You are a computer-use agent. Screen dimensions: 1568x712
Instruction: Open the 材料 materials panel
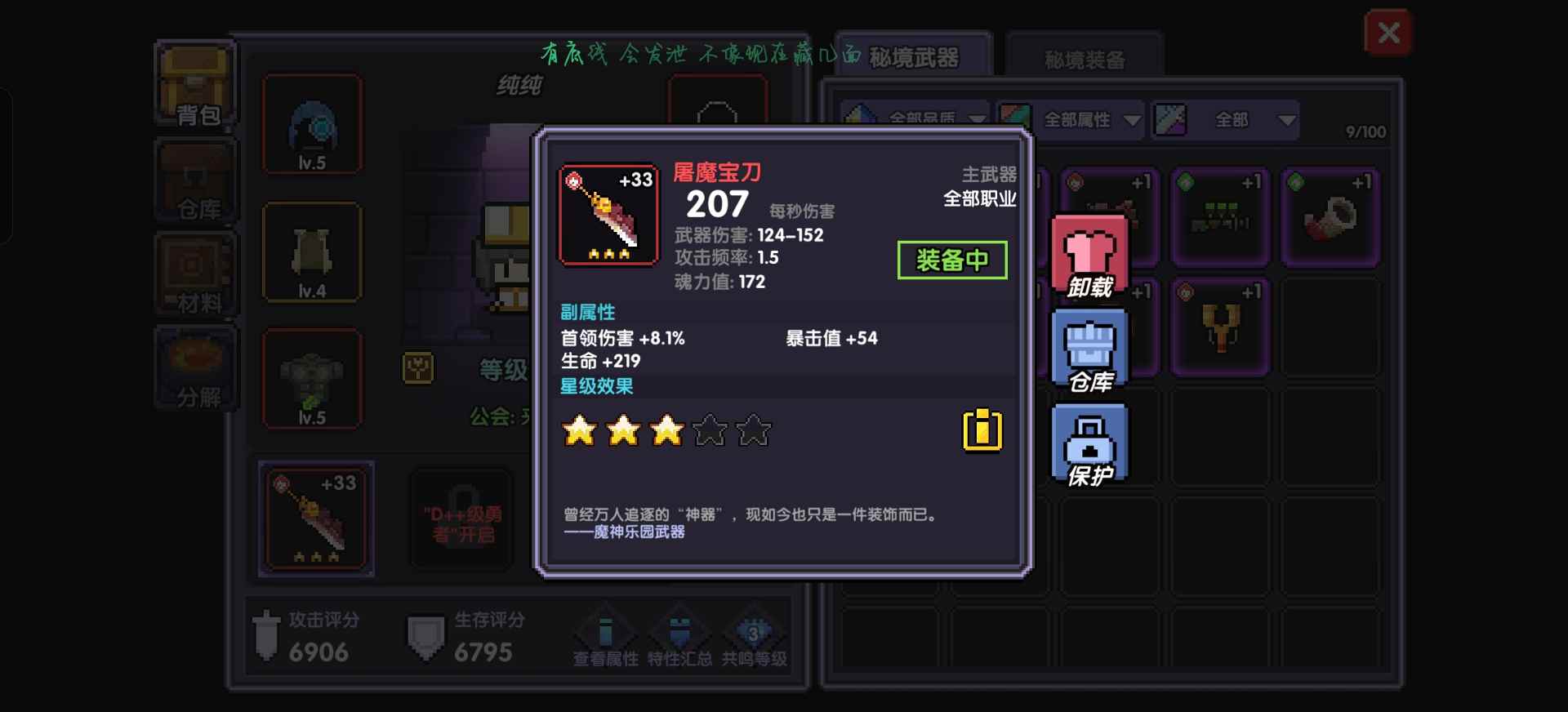click(194, 272)
